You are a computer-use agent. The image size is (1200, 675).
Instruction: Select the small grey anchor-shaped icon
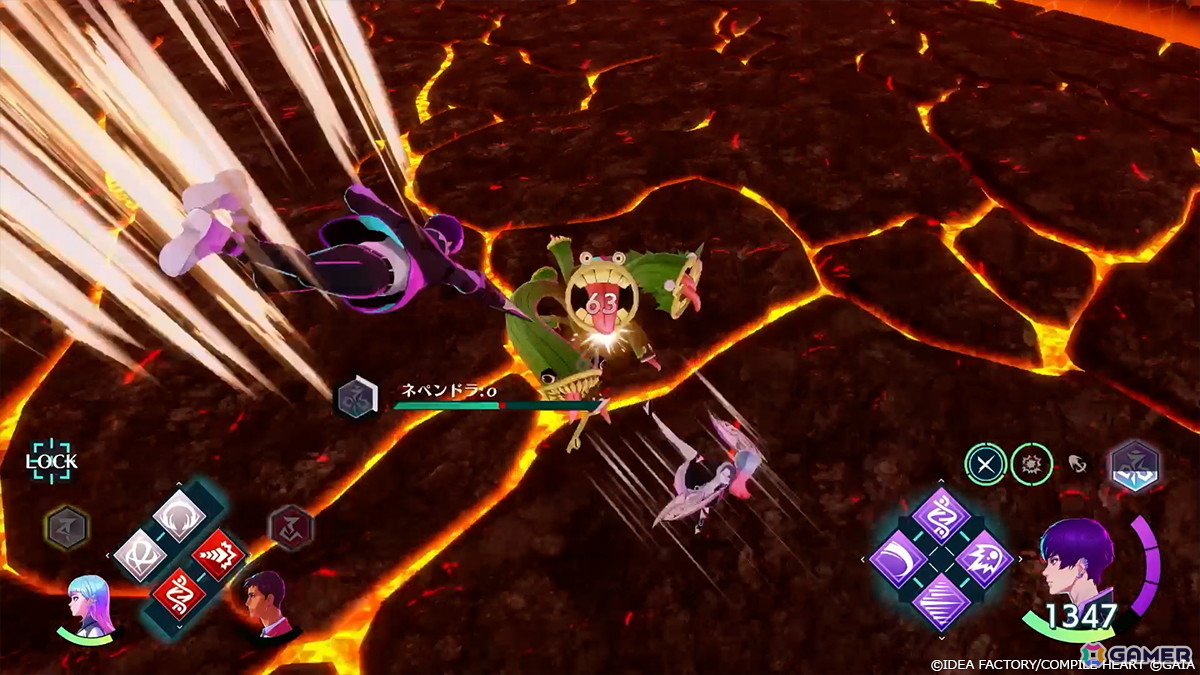tap(1078, 464)
